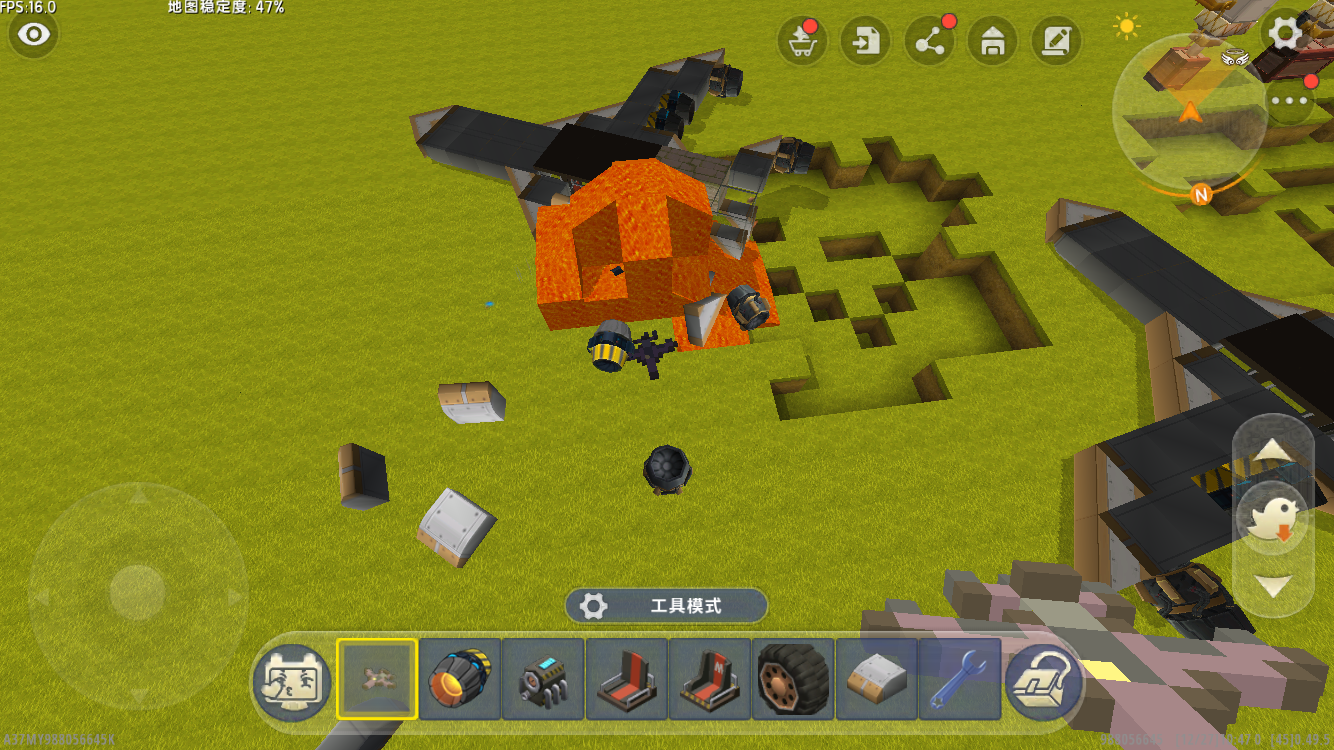Toggle the eye visibility button

click(x=34, y=35)
